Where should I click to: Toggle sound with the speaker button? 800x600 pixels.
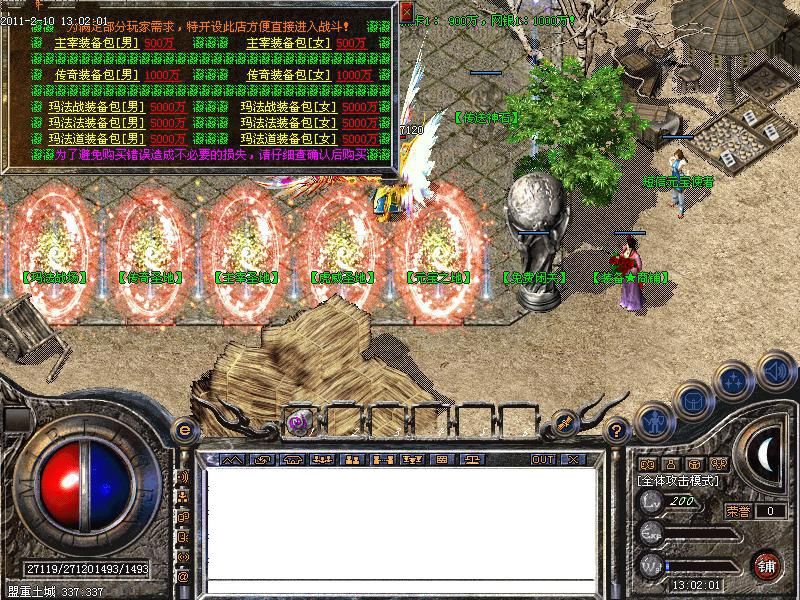pyautogui.click(x=774, y=372)
